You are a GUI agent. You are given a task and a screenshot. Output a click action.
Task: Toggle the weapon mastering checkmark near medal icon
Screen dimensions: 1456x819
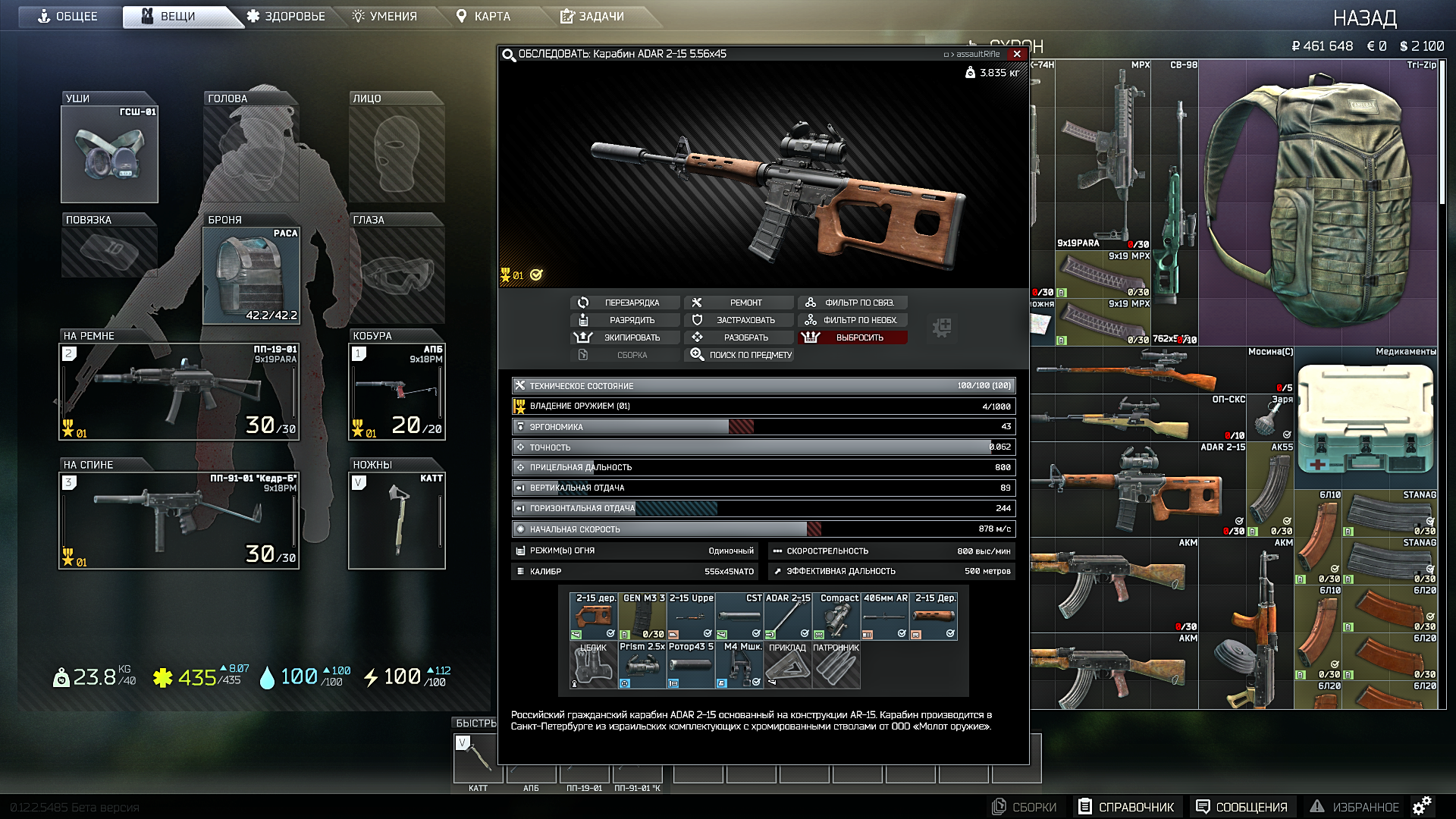pos(535,275)
